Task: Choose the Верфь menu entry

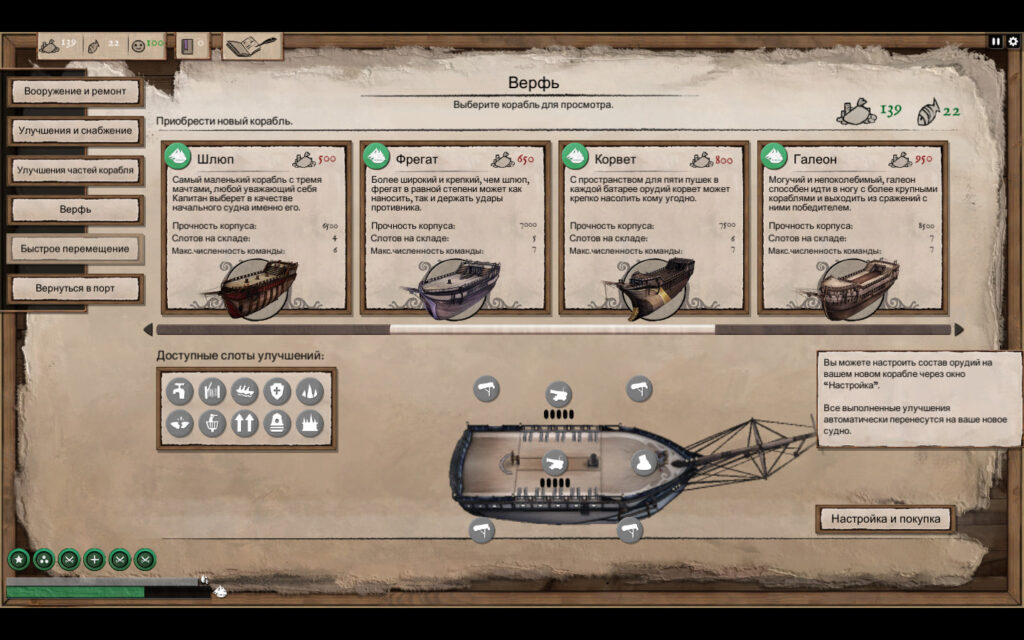Action: coord(75,210)
